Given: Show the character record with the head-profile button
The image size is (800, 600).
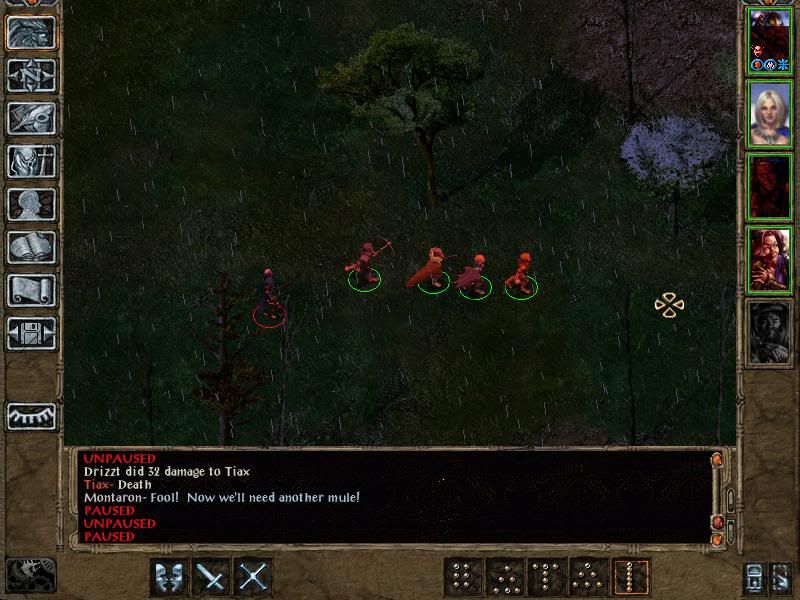Looking at the screenshot, I should pyautogui.click(x=31, y=204).
